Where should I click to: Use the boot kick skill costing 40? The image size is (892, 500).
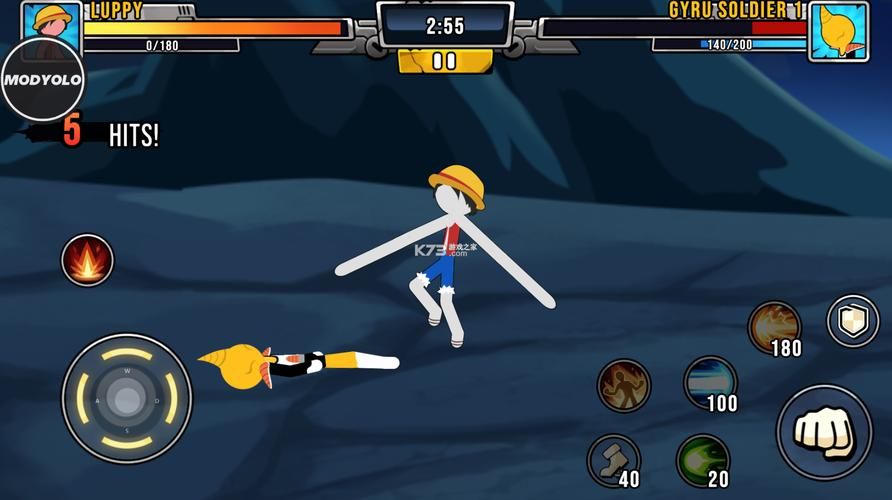(x=613, y=459)
